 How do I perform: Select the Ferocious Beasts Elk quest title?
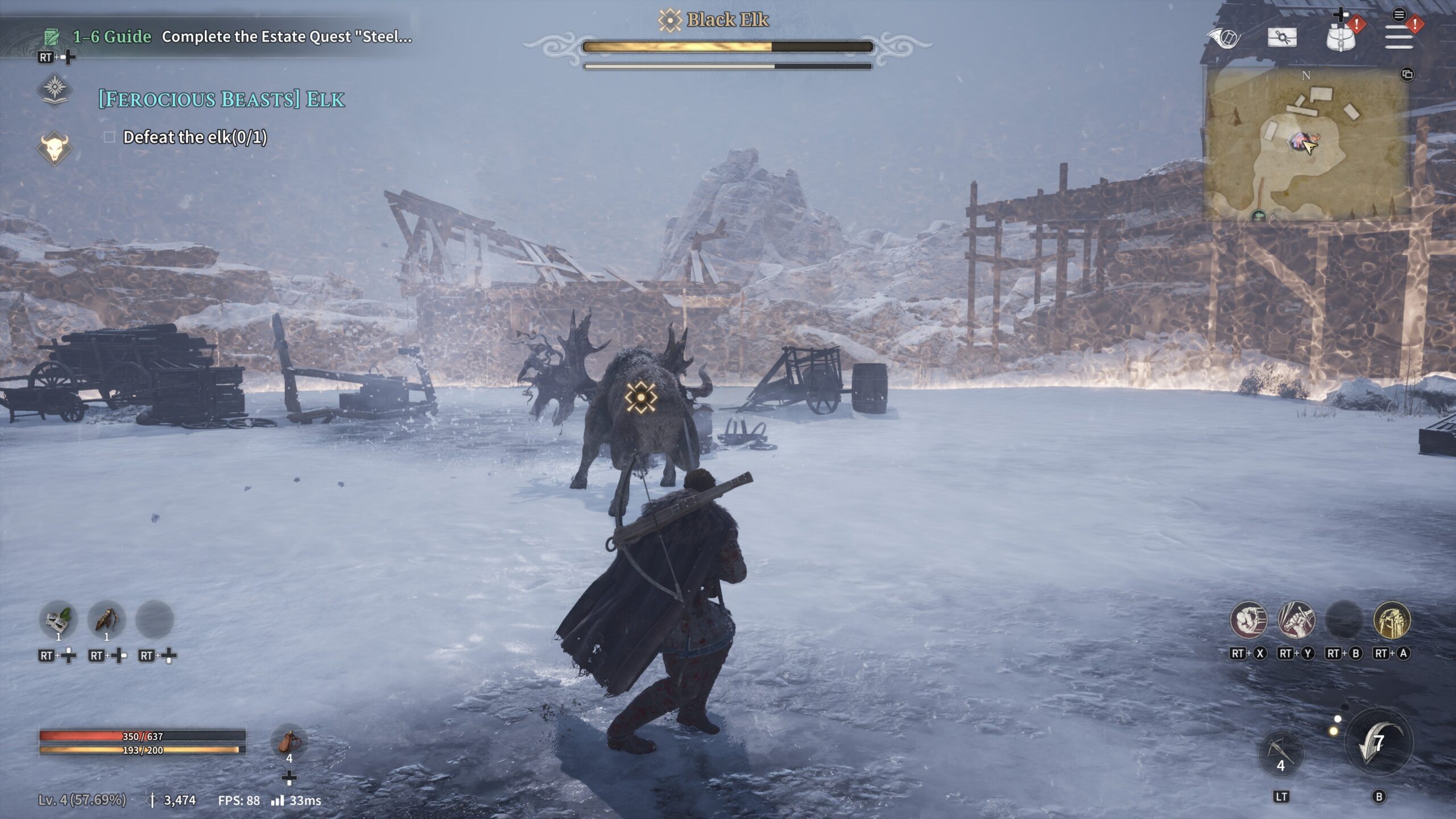tap(221, 100)
